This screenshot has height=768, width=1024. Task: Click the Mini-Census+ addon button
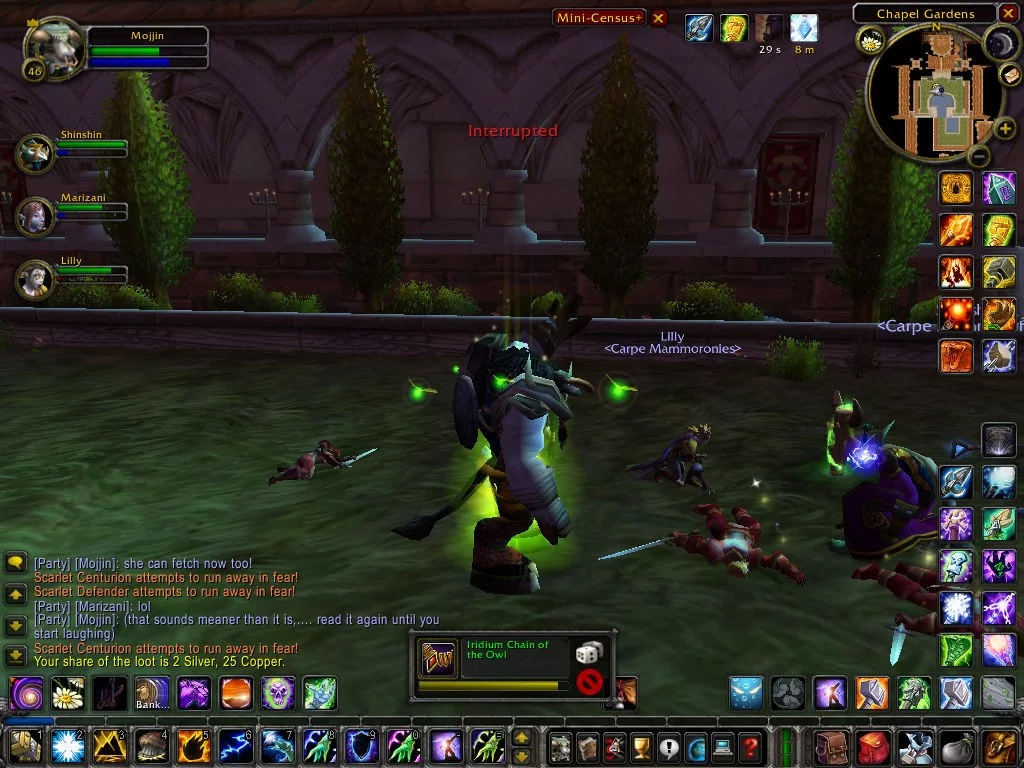(x=600, y=17)
